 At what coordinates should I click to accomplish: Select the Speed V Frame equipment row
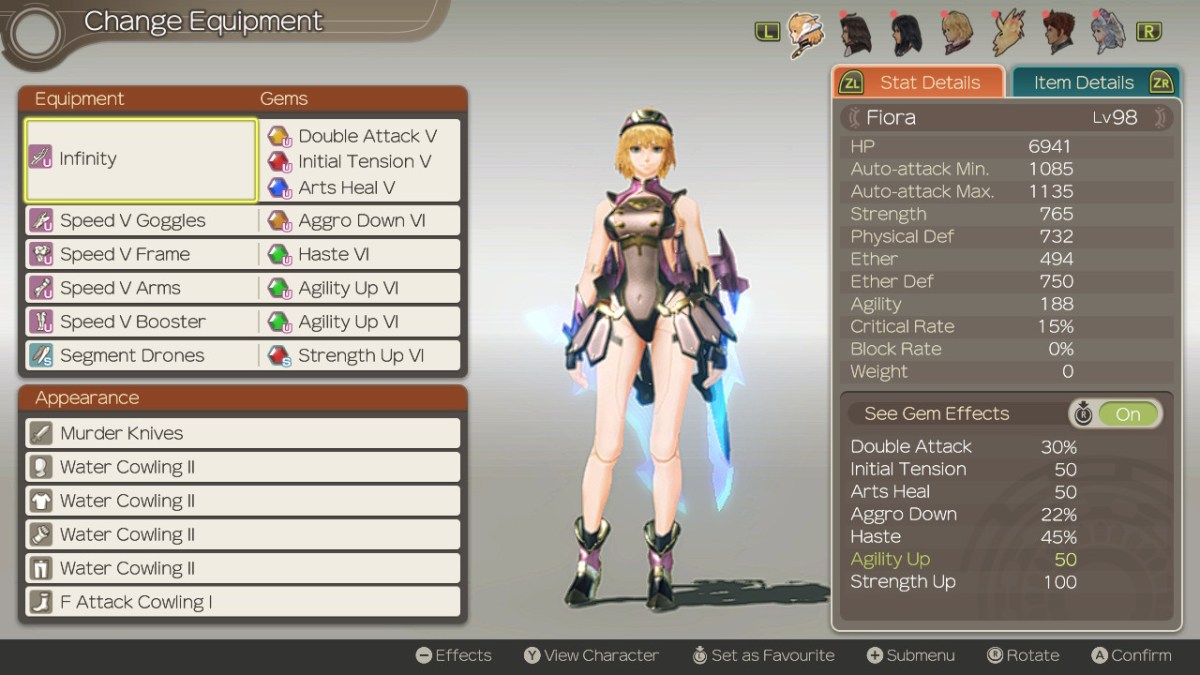coord(141,255)
